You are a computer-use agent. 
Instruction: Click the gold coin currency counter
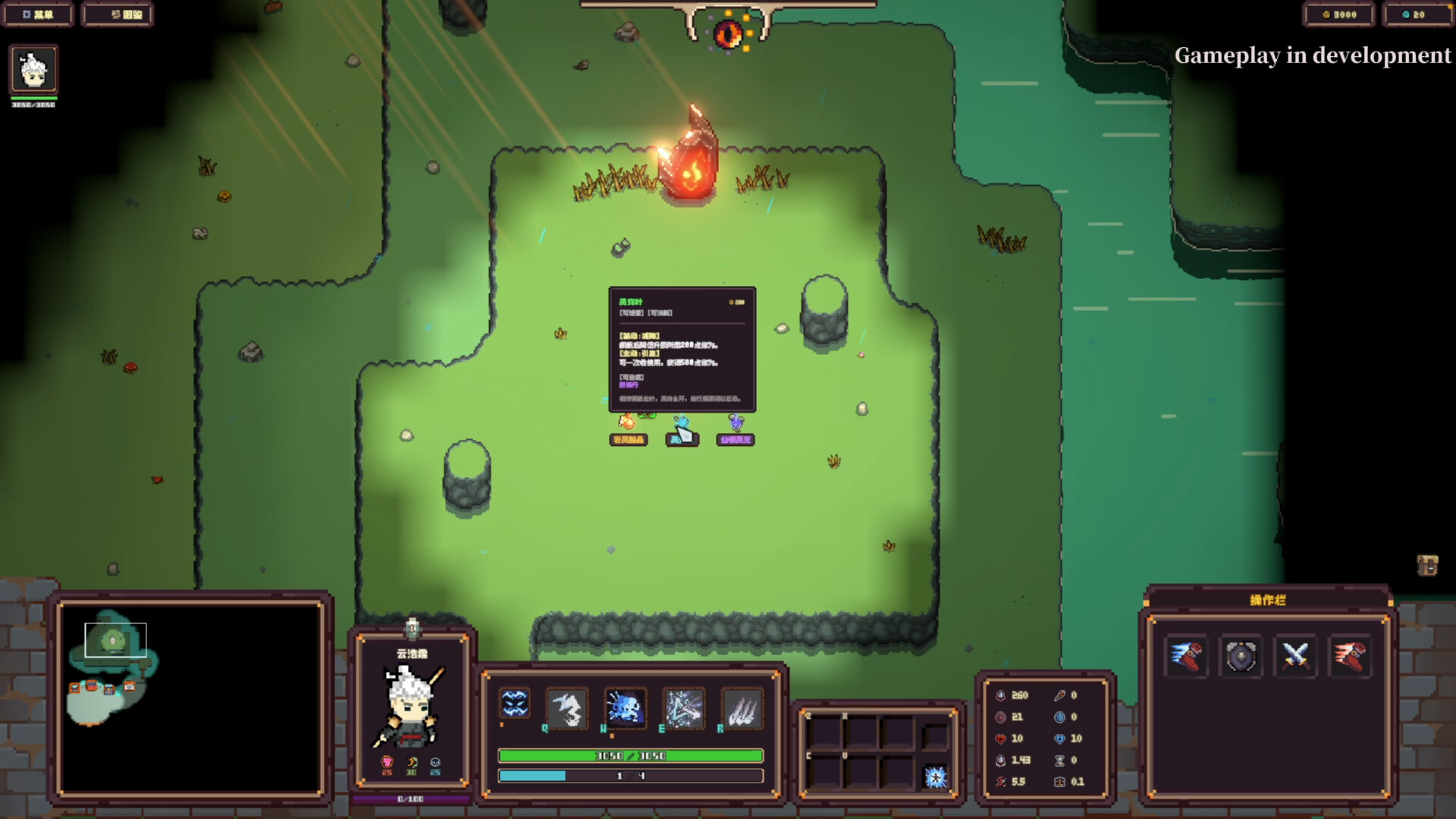point(1339,14)
